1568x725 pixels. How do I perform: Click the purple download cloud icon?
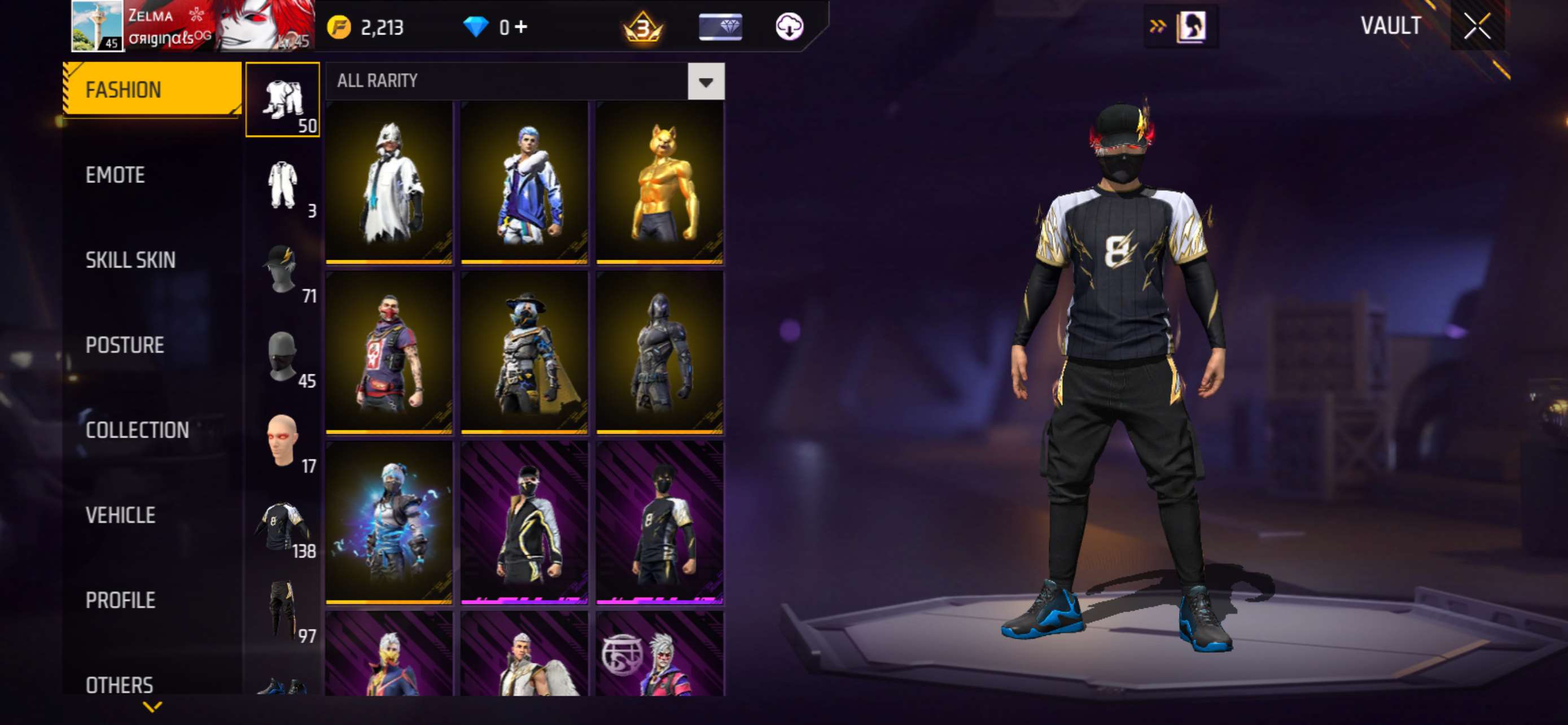(790, 27)
